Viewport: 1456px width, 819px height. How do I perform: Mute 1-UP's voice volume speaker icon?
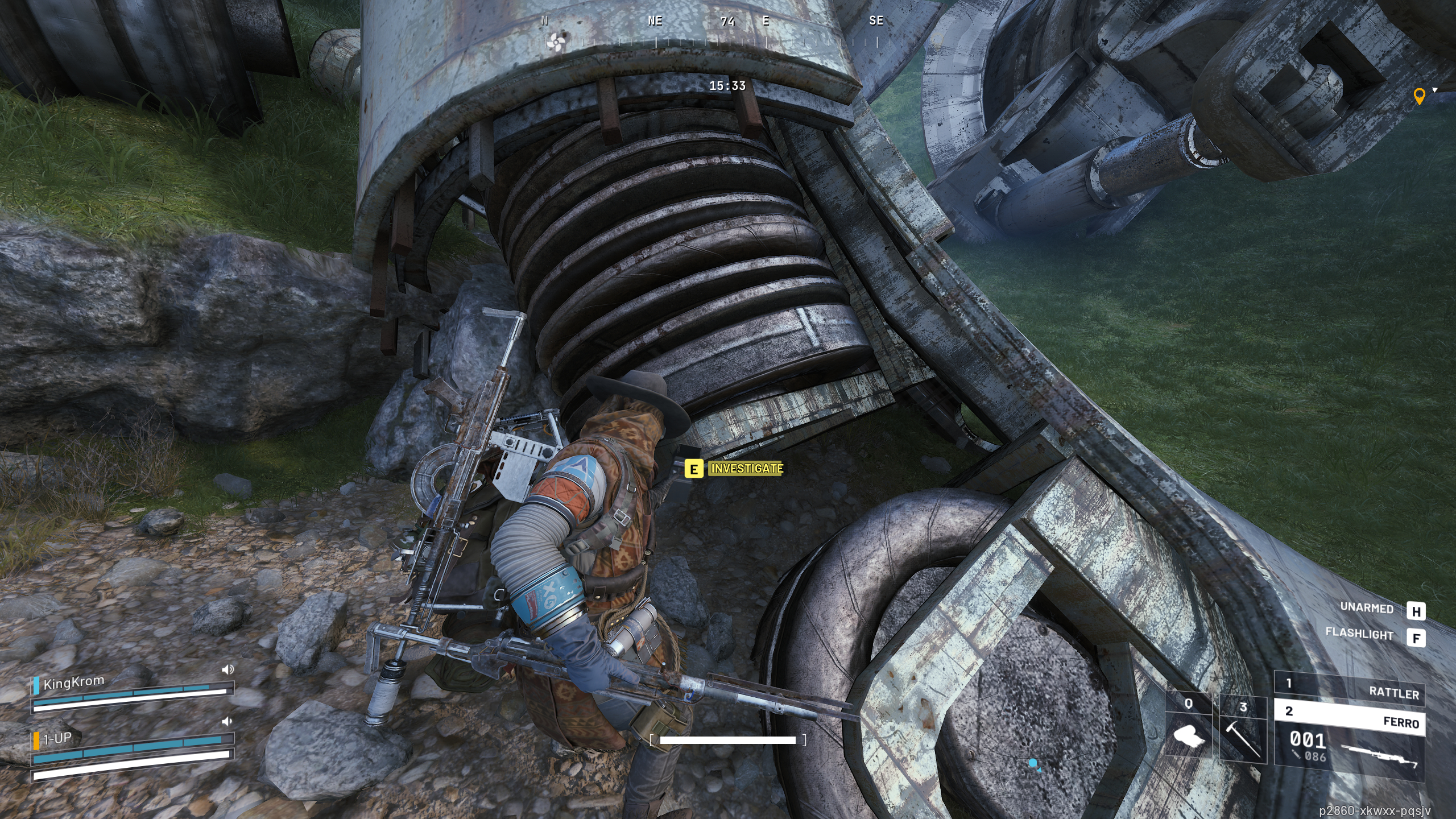tap(227, 722)
